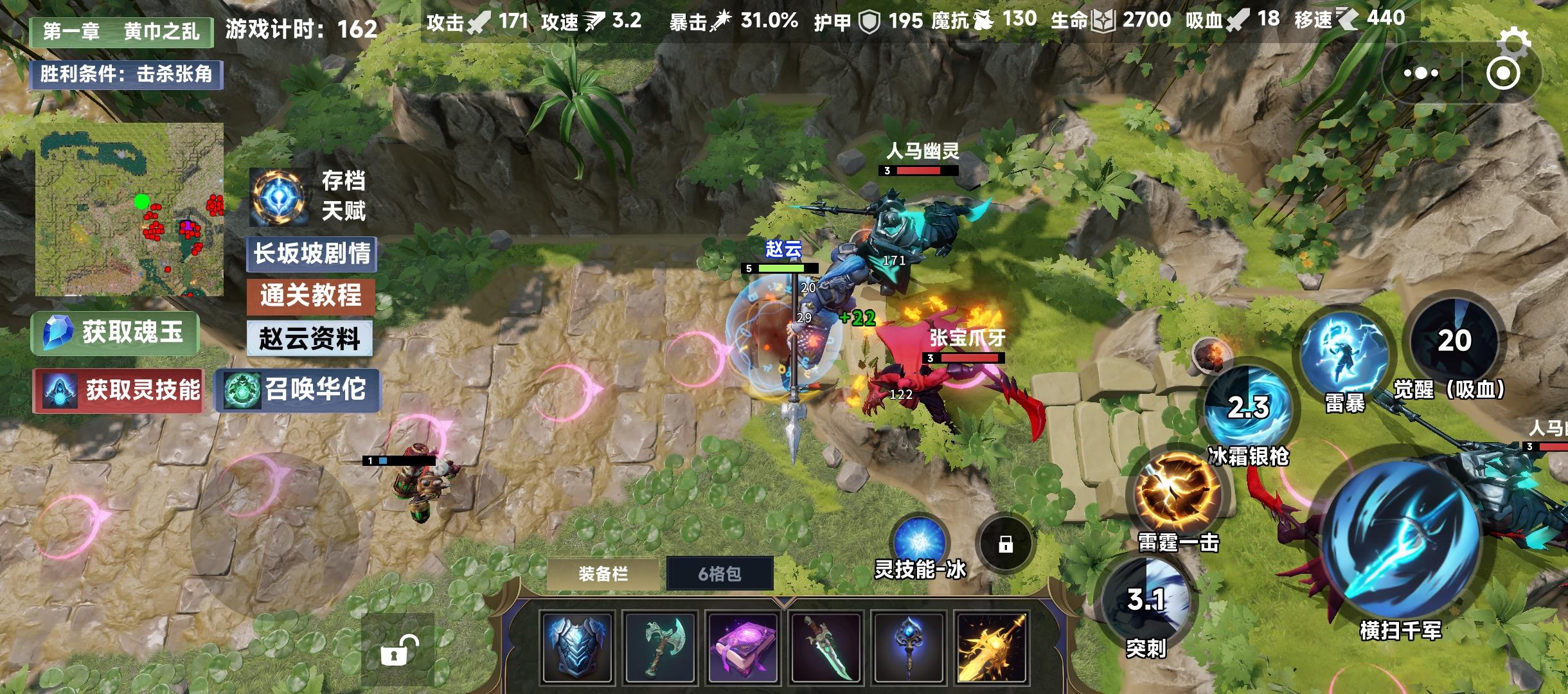This screenshot has height=694, width=1568.
Task: Open the 存档天赋 save panel icon
Action: click(x=280, y=196)
